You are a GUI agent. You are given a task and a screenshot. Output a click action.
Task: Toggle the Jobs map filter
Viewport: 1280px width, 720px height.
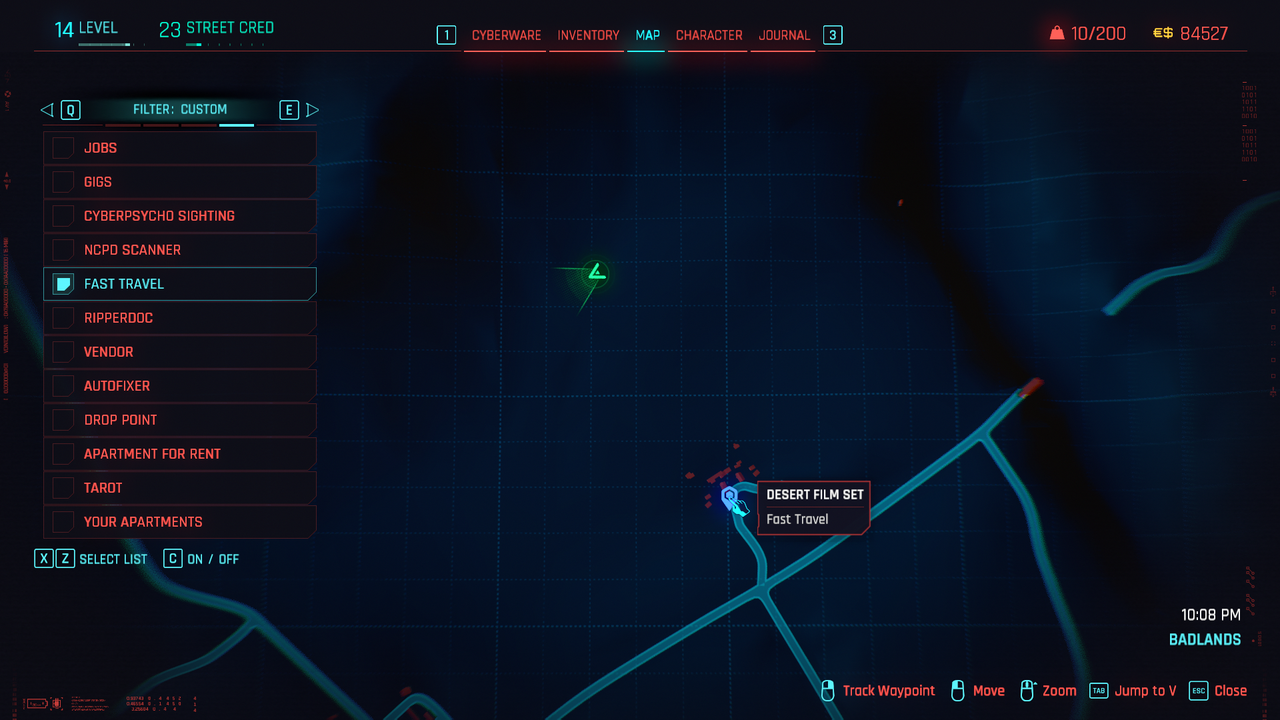coord(64,148)
